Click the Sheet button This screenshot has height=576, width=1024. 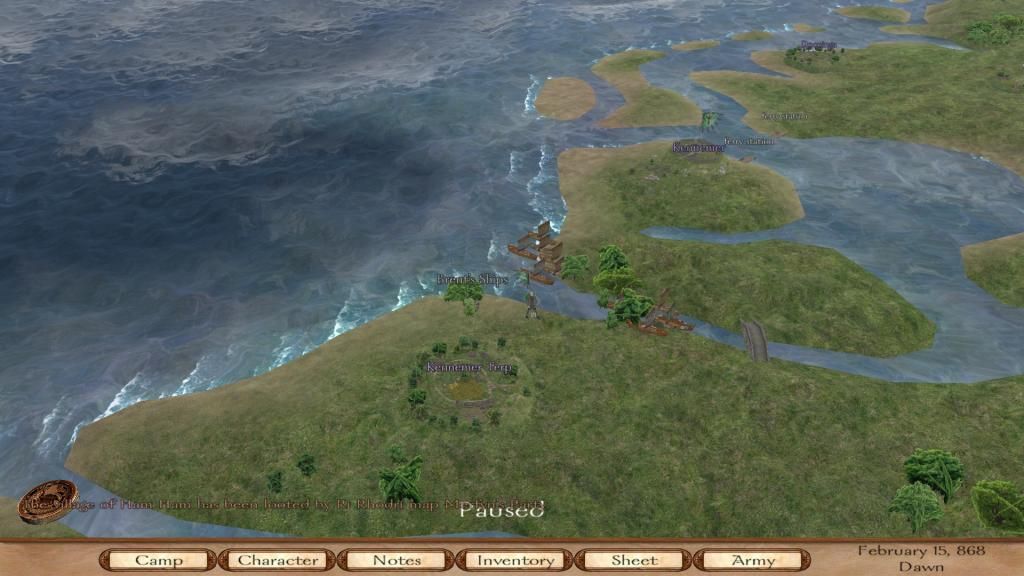click(634, 560)
